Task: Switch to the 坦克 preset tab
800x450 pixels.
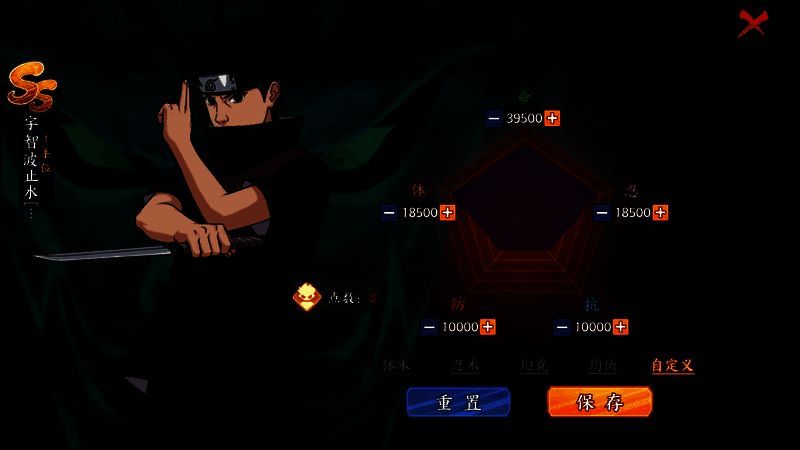Action: point(534,366)
